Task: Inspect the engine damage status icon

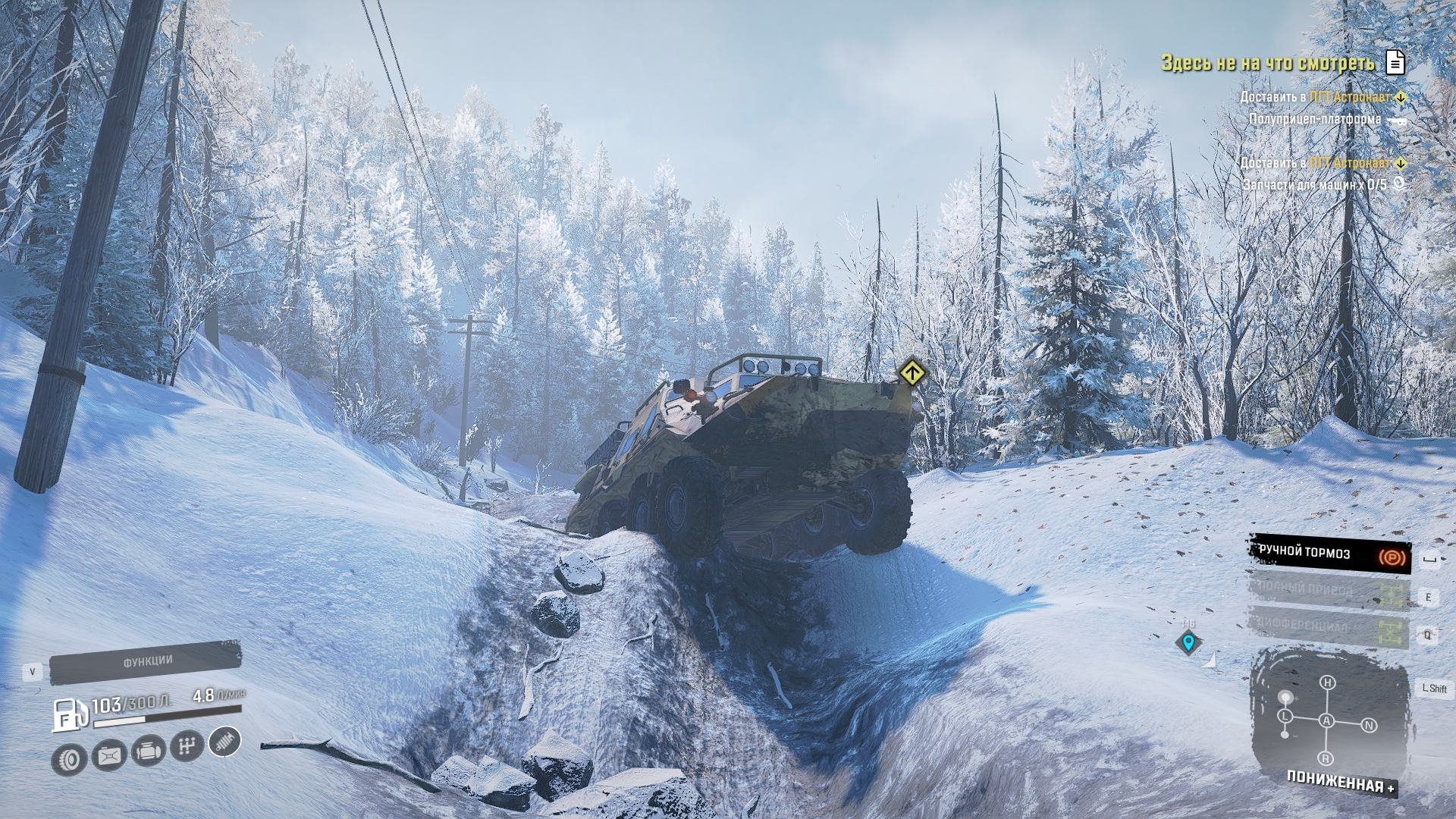Action: (148, 751)
